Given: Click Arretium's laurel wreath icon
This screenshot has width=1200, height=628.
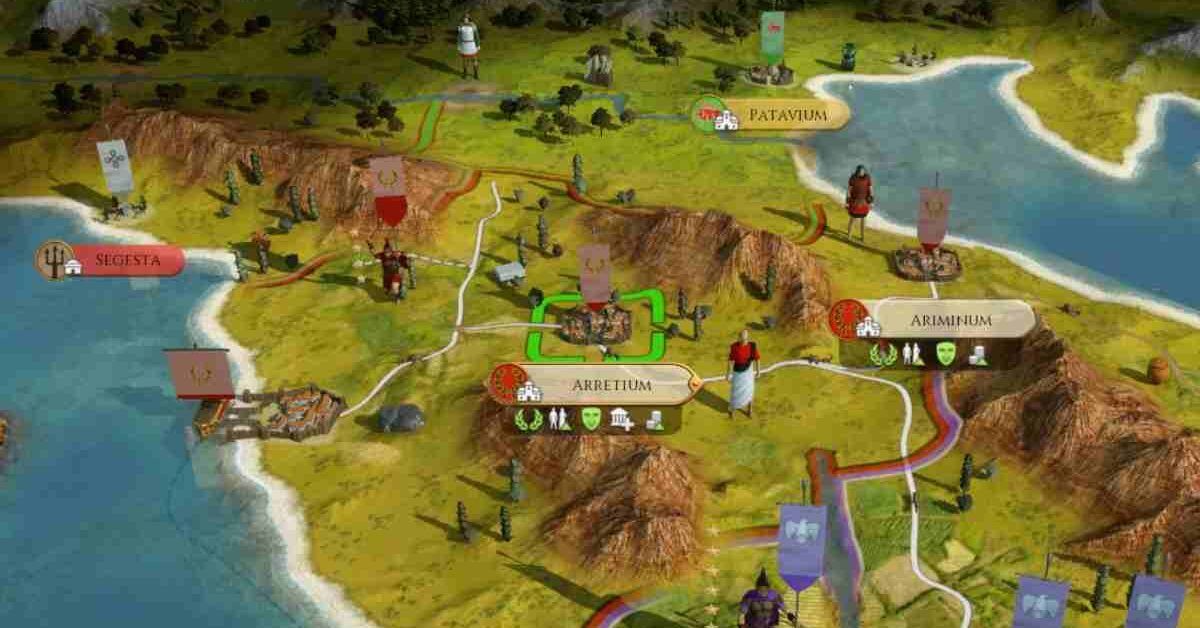Looking at the screenshot, I should 527,419.
